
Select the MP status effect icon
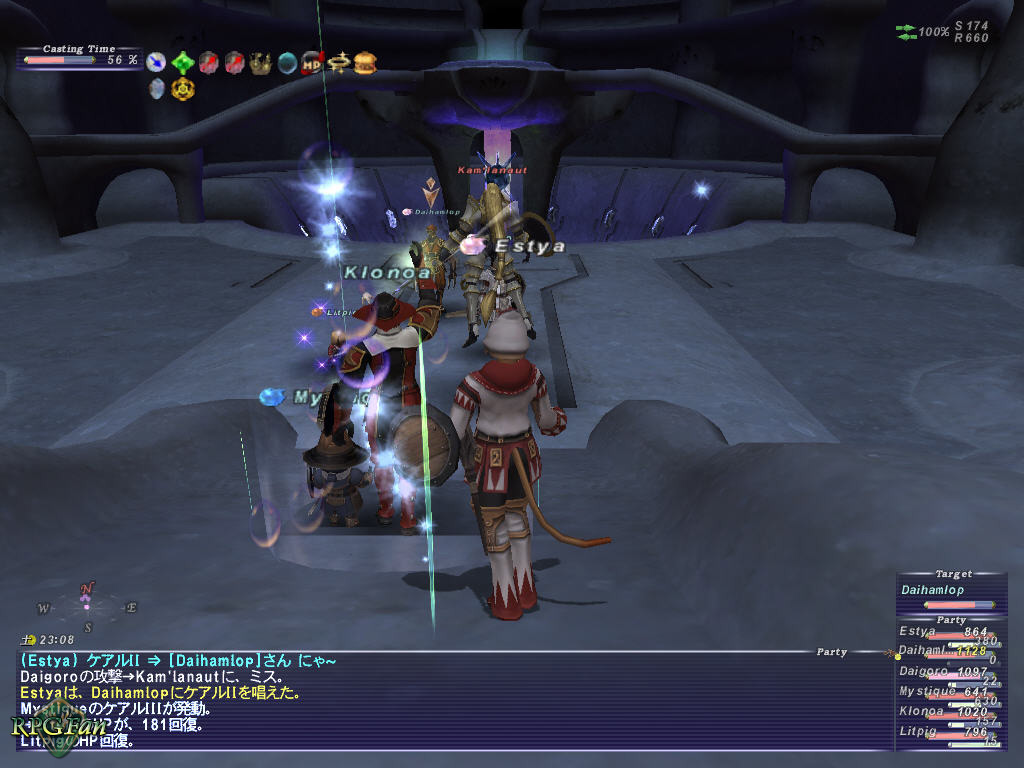pos(312,63)
